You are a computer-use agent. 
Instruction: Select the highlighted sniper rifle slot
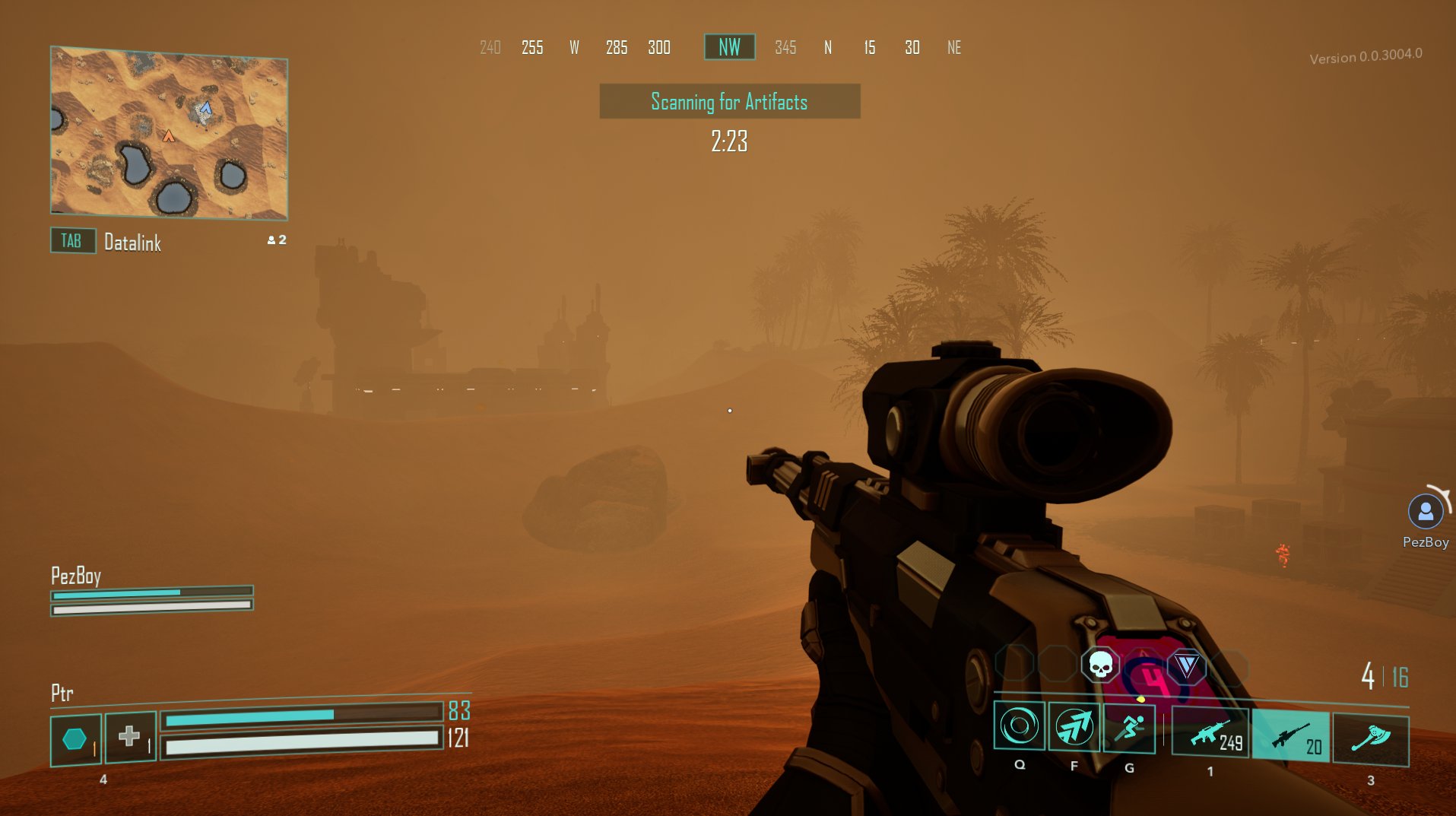(1291, 736)
